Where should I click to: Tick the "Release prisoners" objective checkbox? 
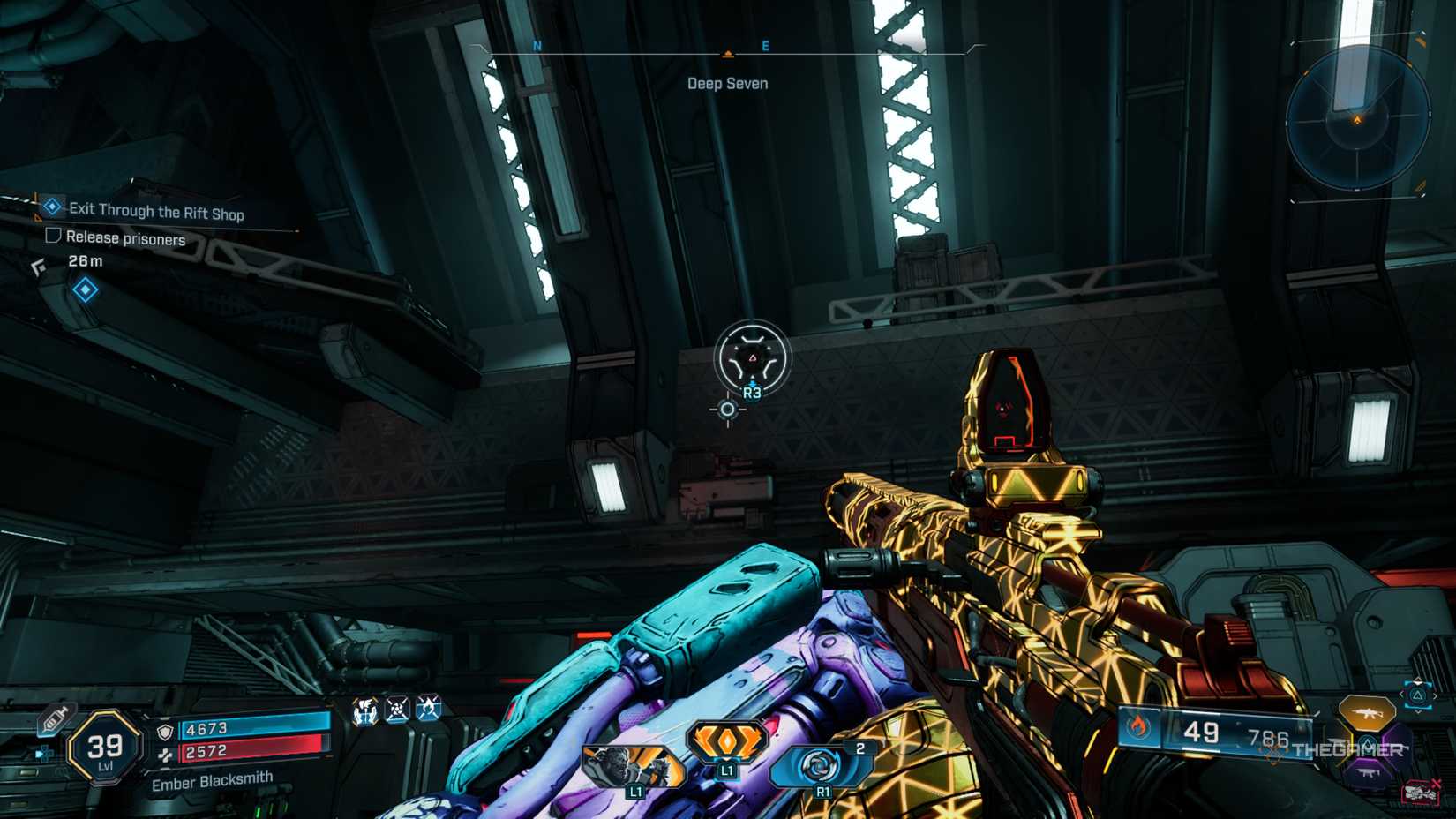pos(53,236)
